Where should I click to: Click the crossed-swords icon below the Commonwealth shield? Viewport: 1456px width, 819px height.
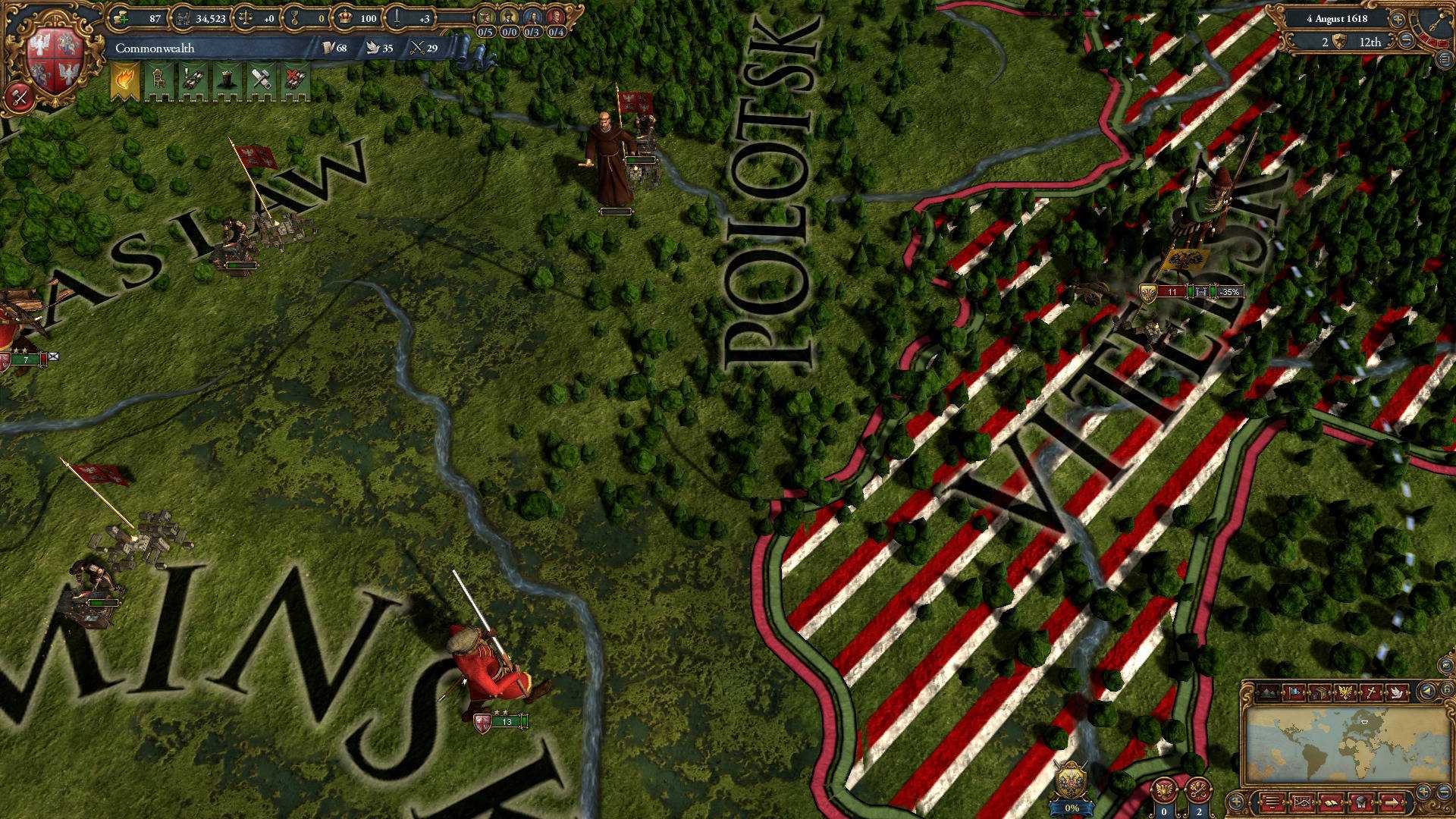(19, 95)
